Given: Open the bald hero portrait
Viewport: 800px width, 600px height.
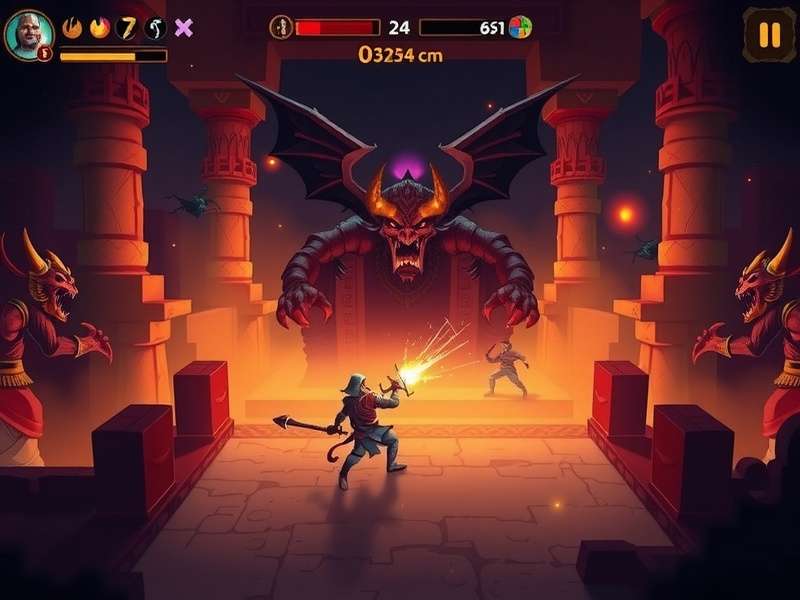Looking at the screenshot, I should click(x=28, y=34).
